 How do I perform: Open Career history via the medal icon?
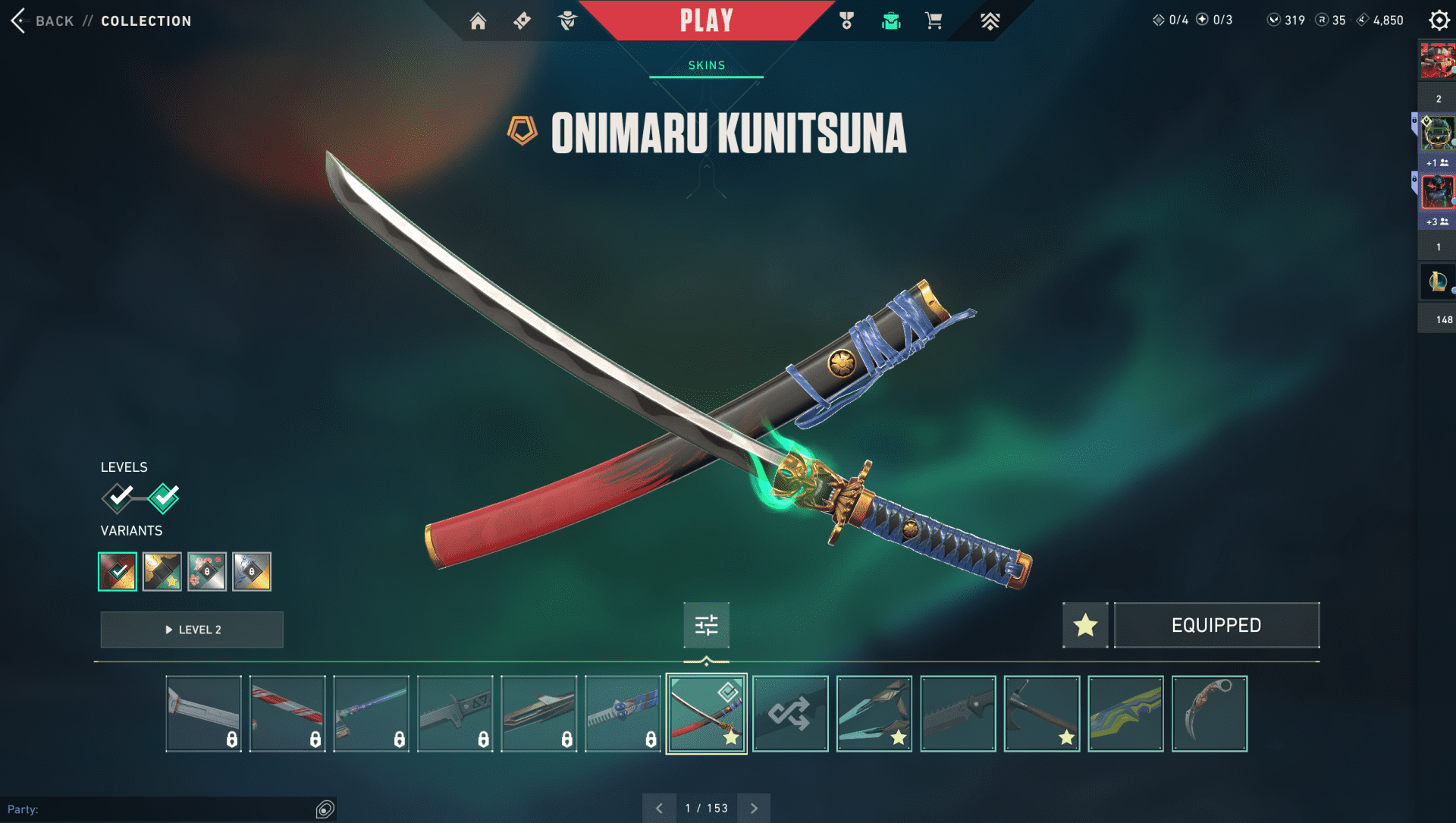(846, 20)
